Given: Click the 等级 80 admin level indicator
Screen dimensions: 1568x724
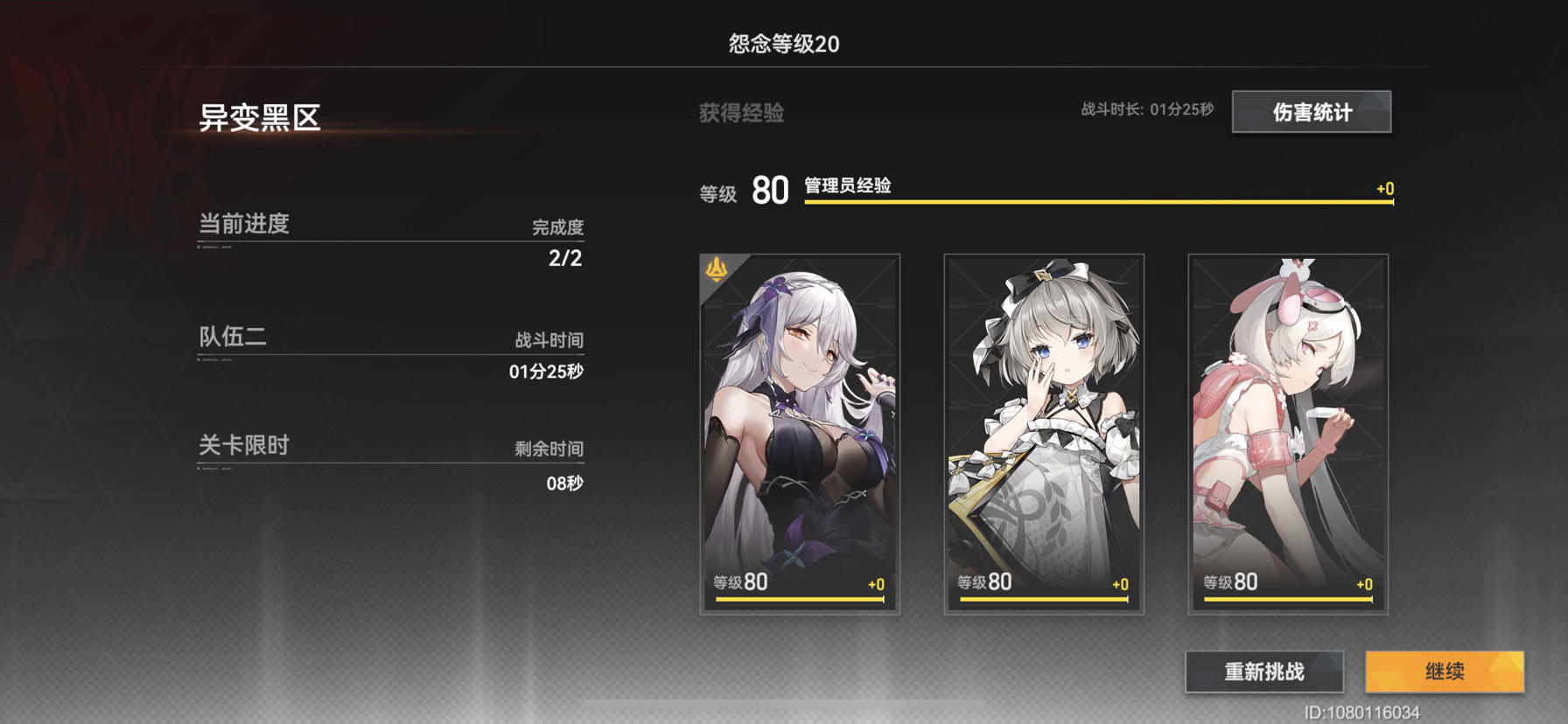Looking at the screenshot, I should 745,191.
